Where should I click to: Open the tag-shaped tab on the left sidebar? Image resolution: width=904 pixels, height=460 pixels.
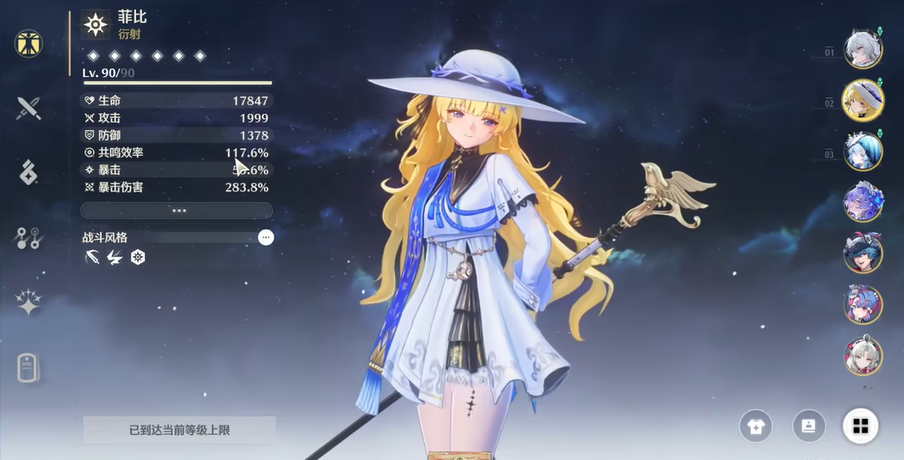pos(28,367)
